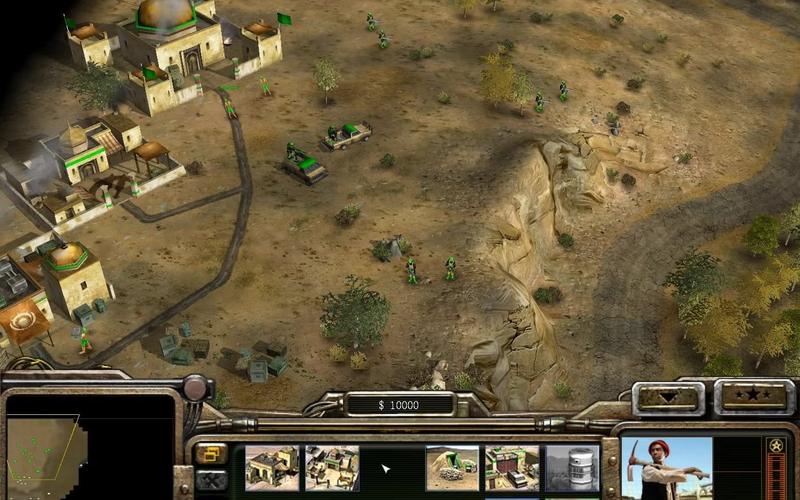The height and width of the screenshot is (500, 800).
Task: Click the grey crossed-tools button
Action: click(x=210, y=481)
